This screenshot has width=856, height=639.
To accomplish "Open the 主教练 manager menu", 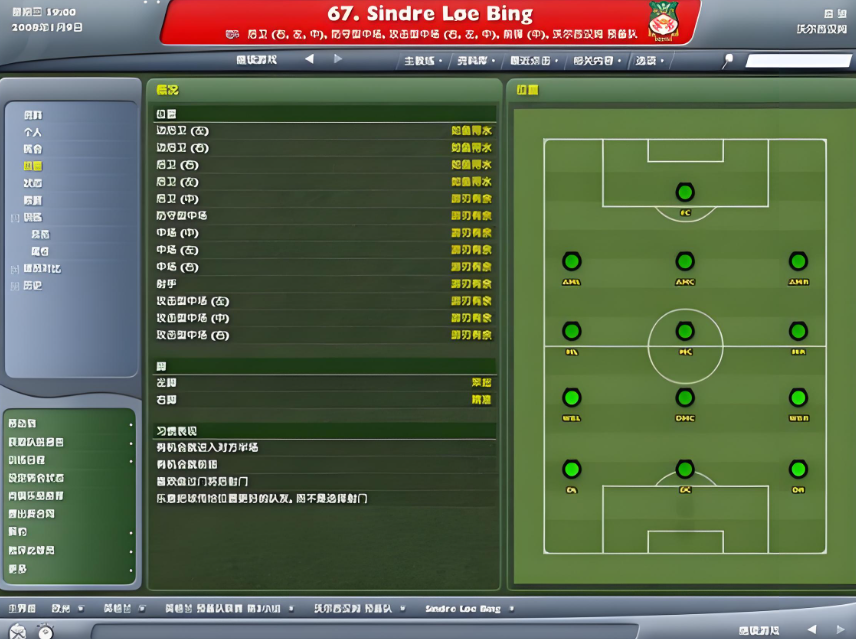I will tap(421, 61).
